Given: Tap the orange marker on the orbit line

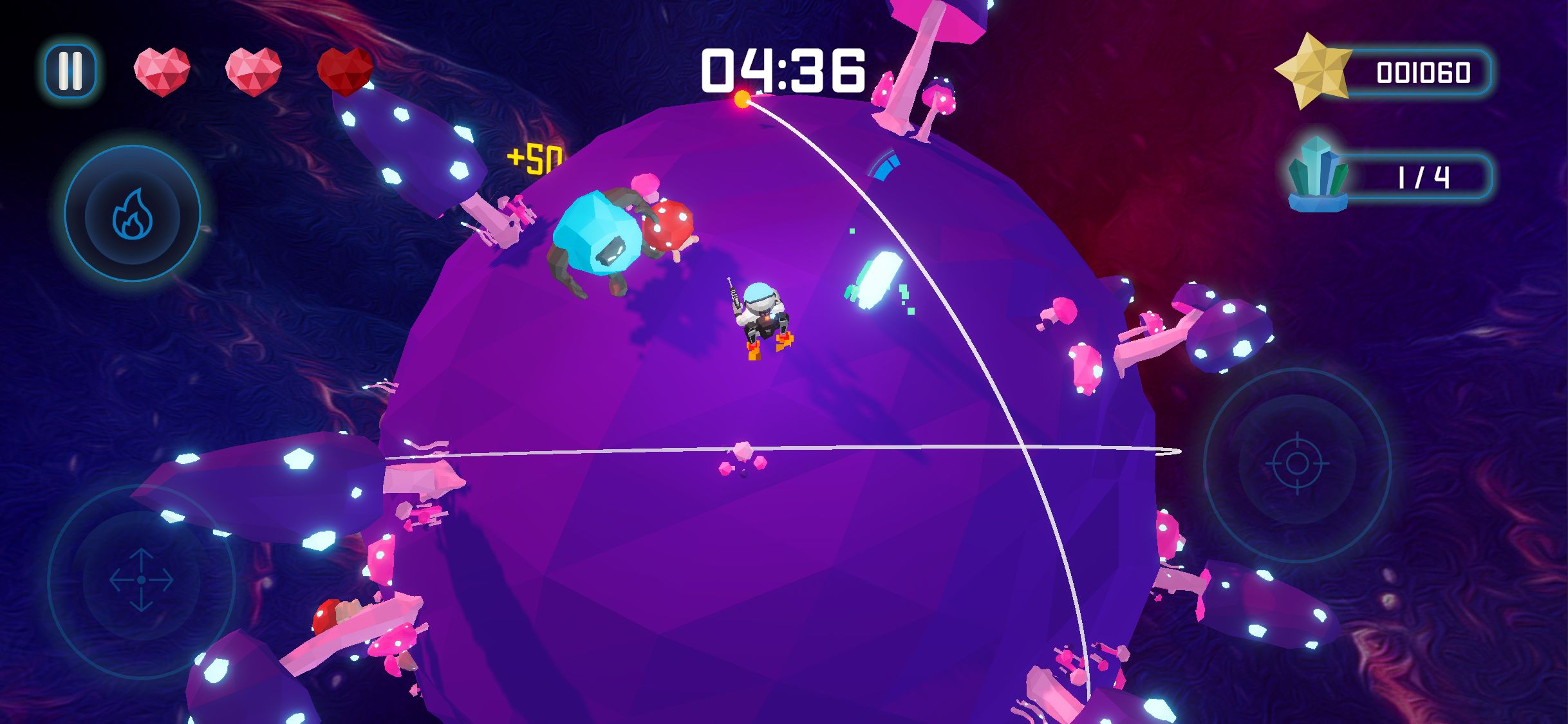Looking at the screenshot, I should [744, 98].
